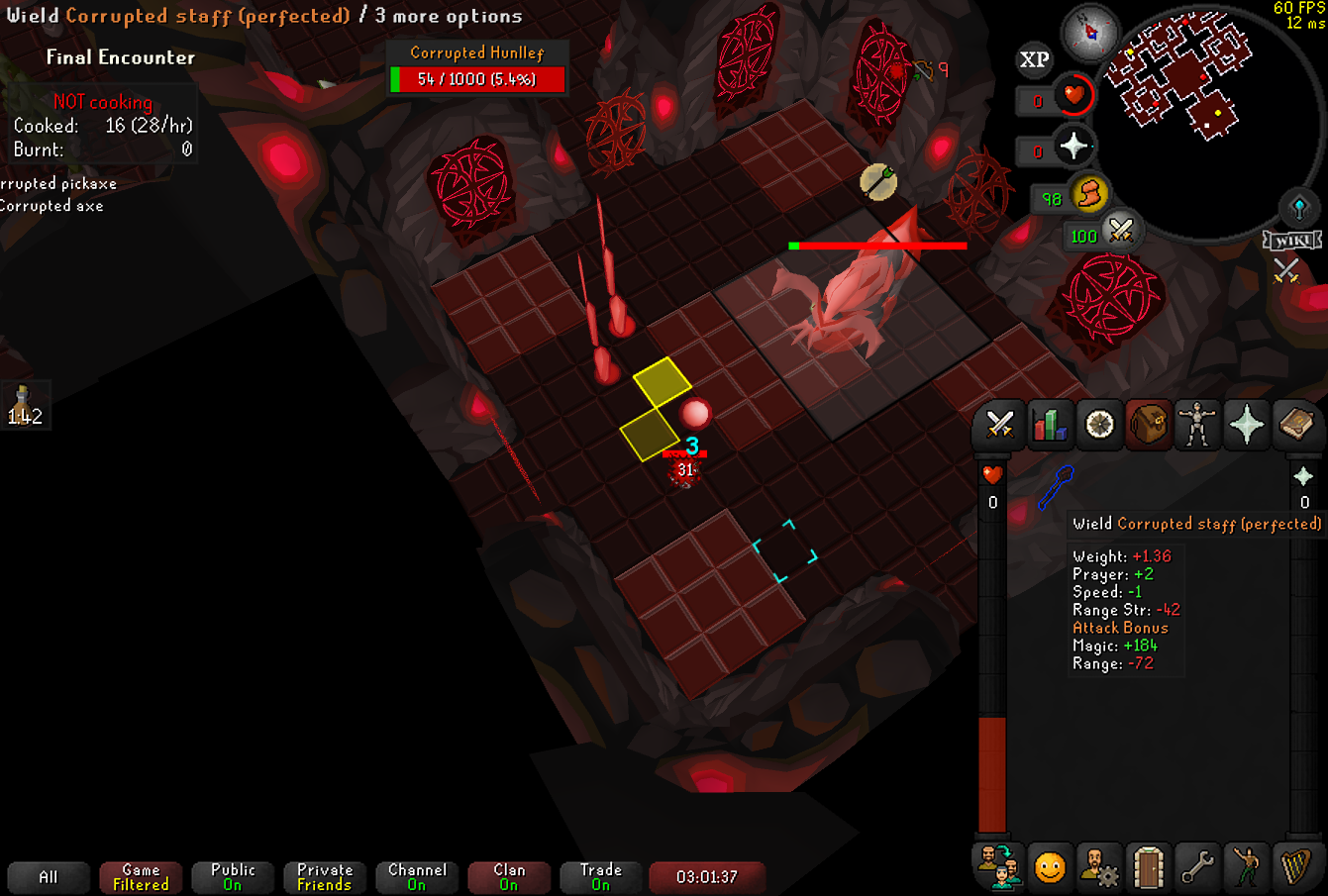This screenshot has width=1328, height=896.
Task: Open the Prayer tab
Action: point(1246,425)
